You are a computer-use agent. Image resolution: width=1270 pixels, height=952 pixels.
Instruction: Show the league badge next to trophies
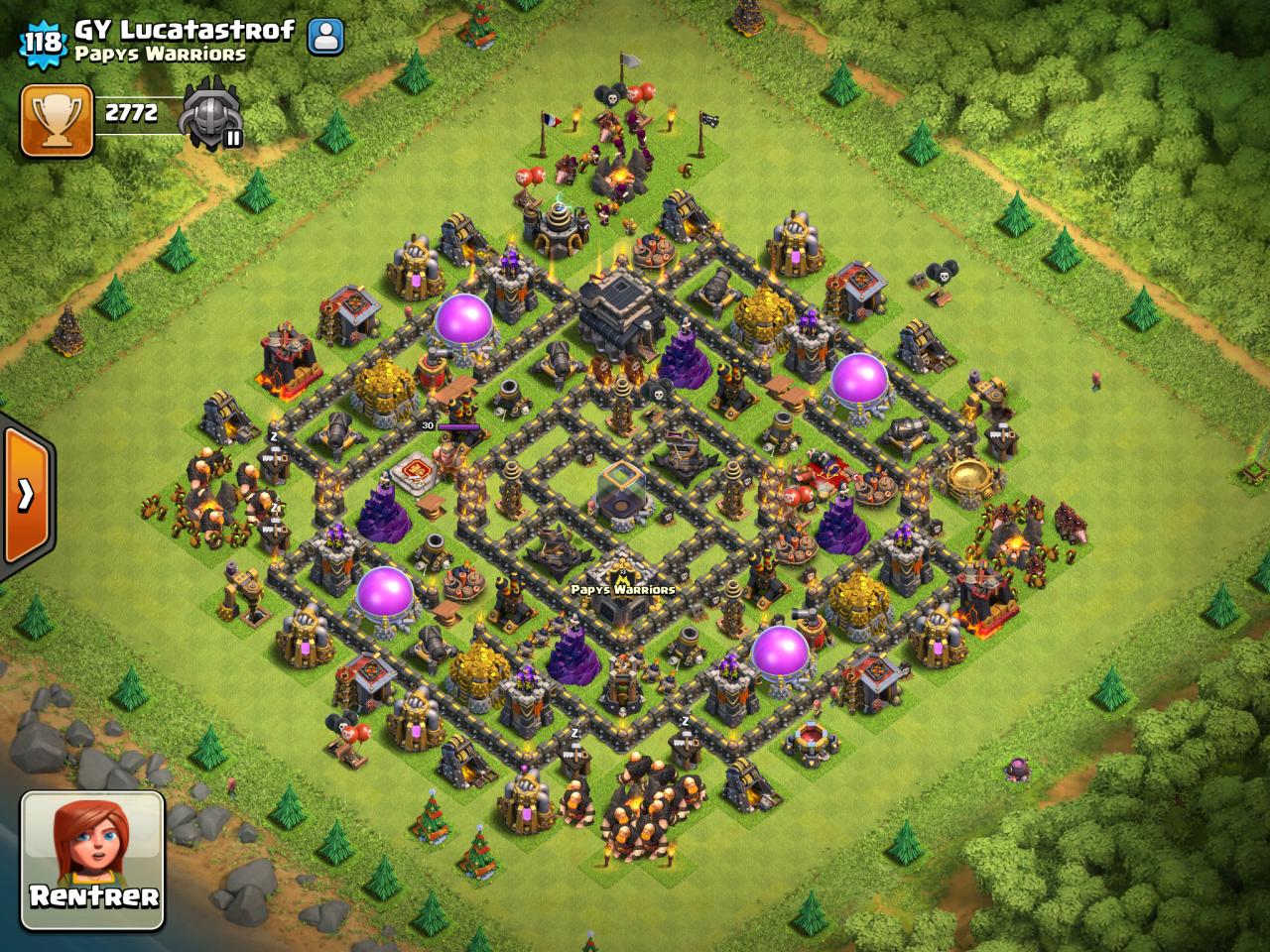point(211,112)
